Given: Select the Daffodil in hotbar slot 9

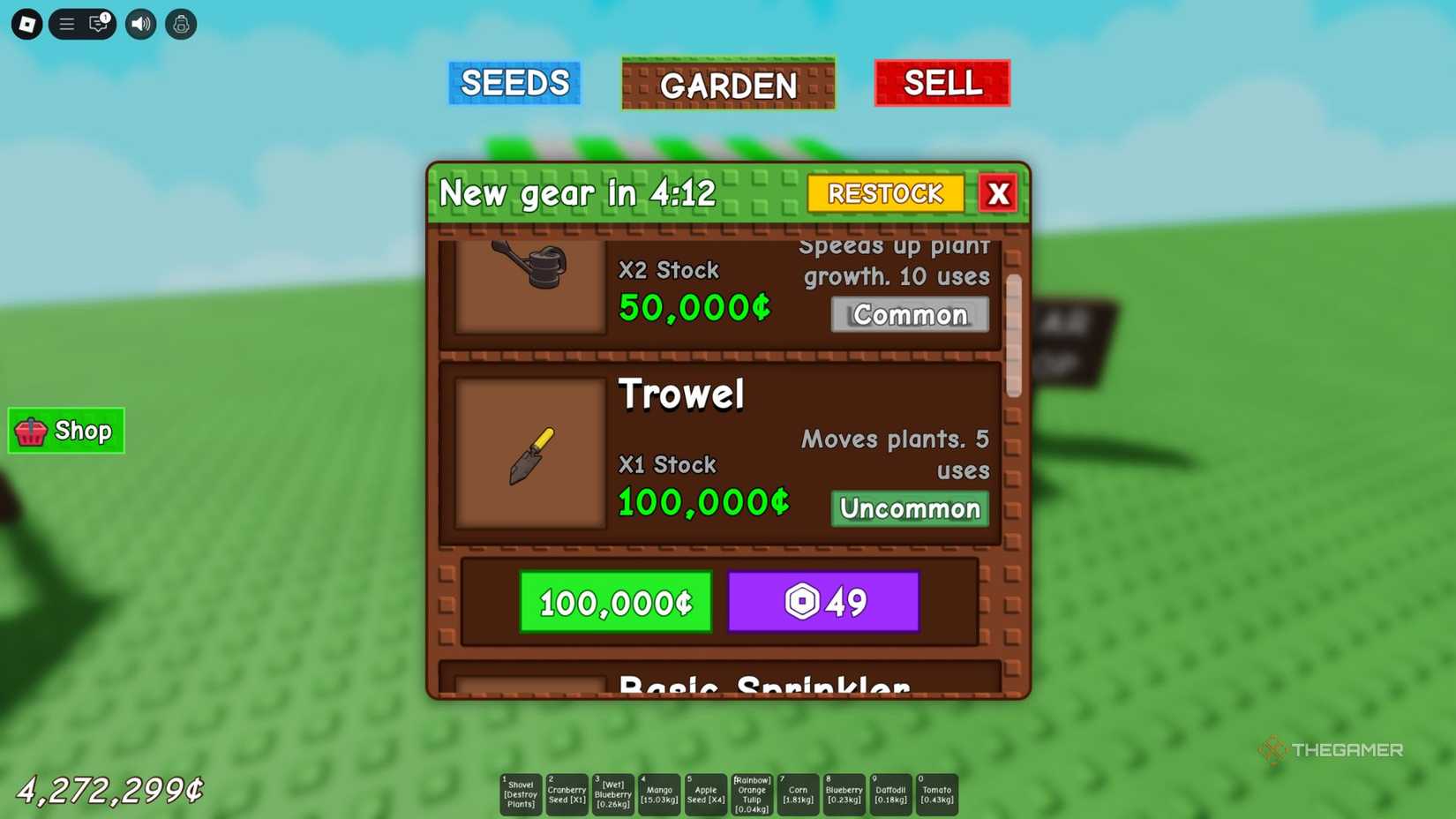Looking at the screenshot, I should [x=891, y=794].
